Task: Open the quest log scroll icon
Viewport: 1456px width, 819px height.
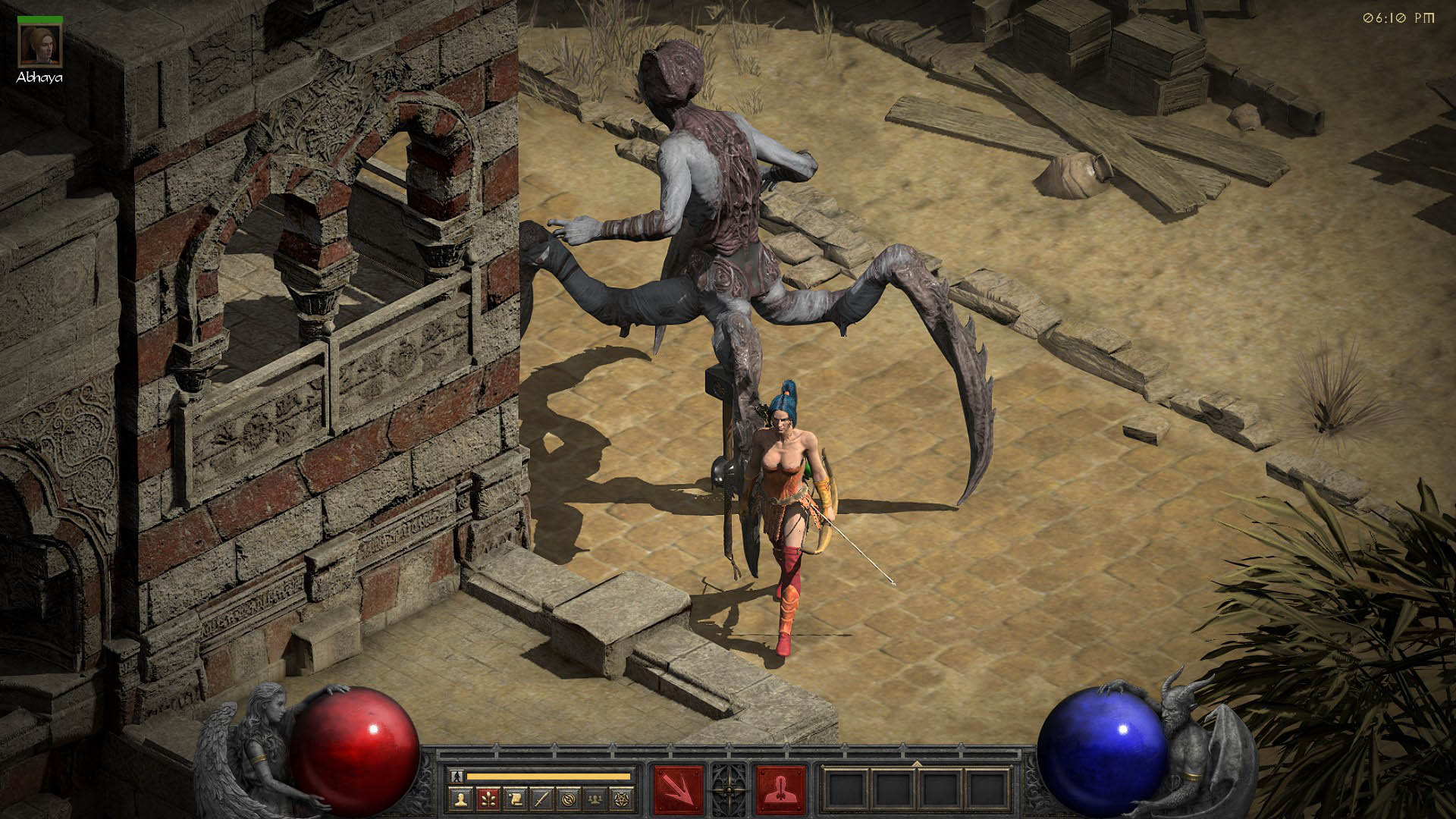Action: pos(514,798)
